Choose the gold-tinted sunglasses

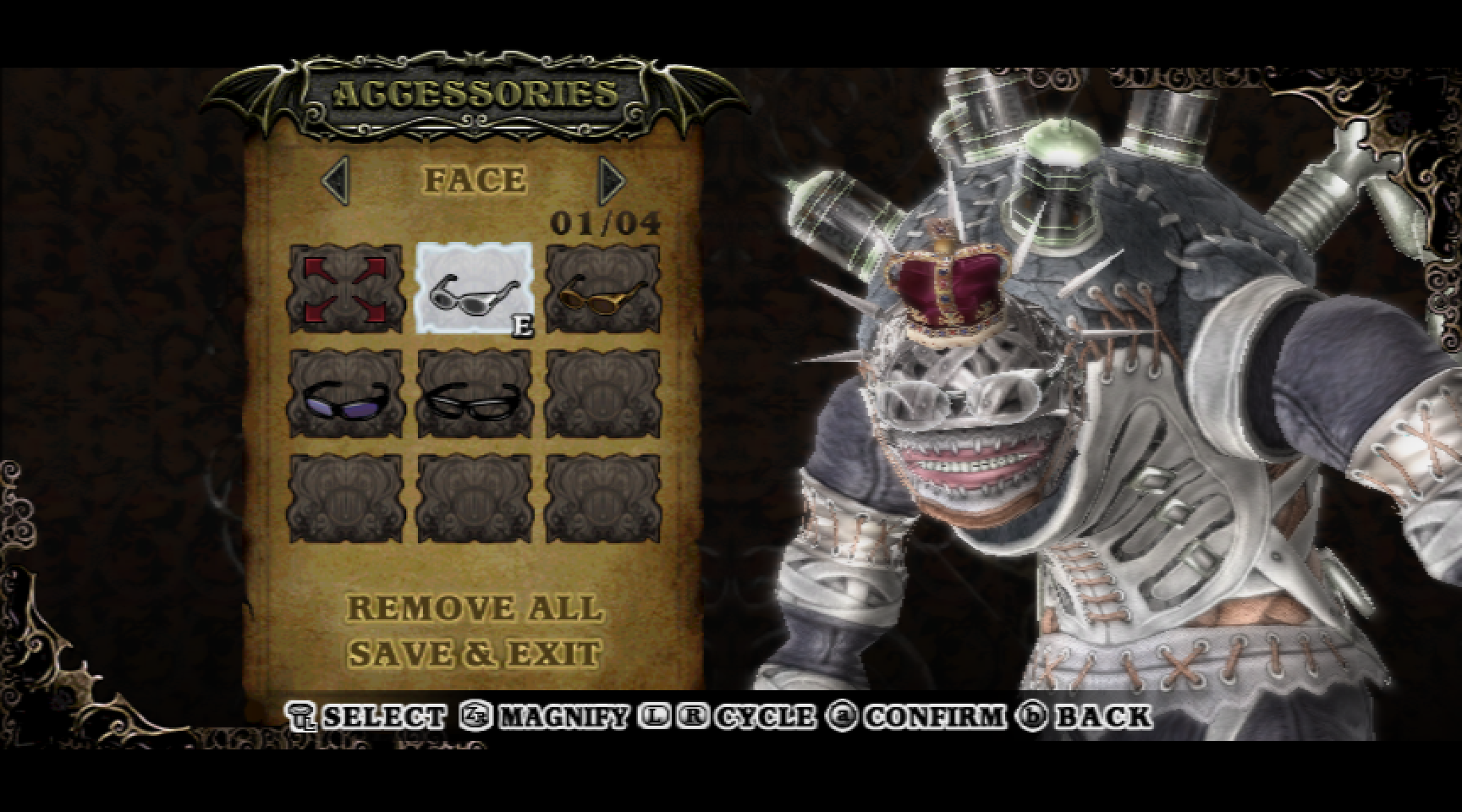click(602, 288)
